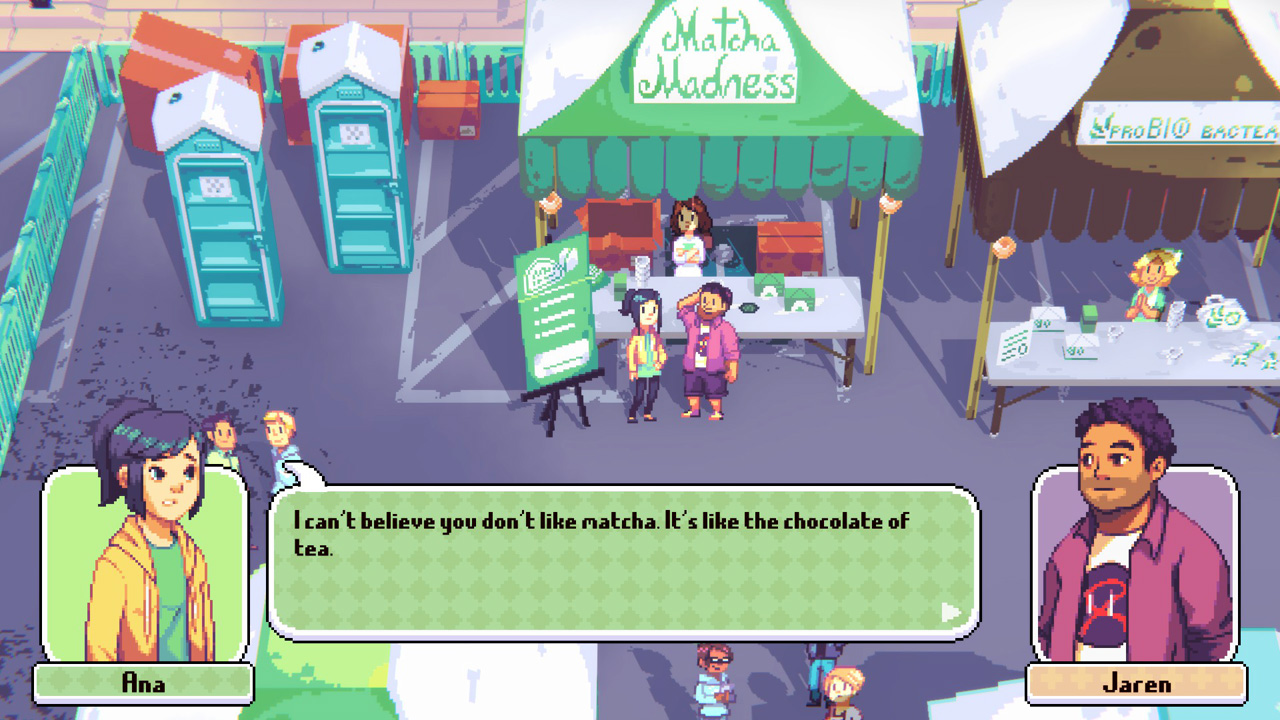This screenshot has height=720, width=1280.
Task: Click the Matcha Madness vendor behind the counter
Action: pyautogui.click(x=692, y=230)
